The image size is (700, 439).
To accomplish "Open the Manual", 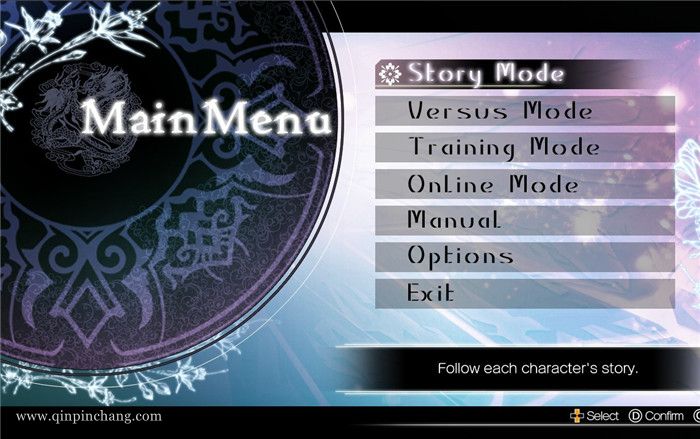I will coord(453,220).
